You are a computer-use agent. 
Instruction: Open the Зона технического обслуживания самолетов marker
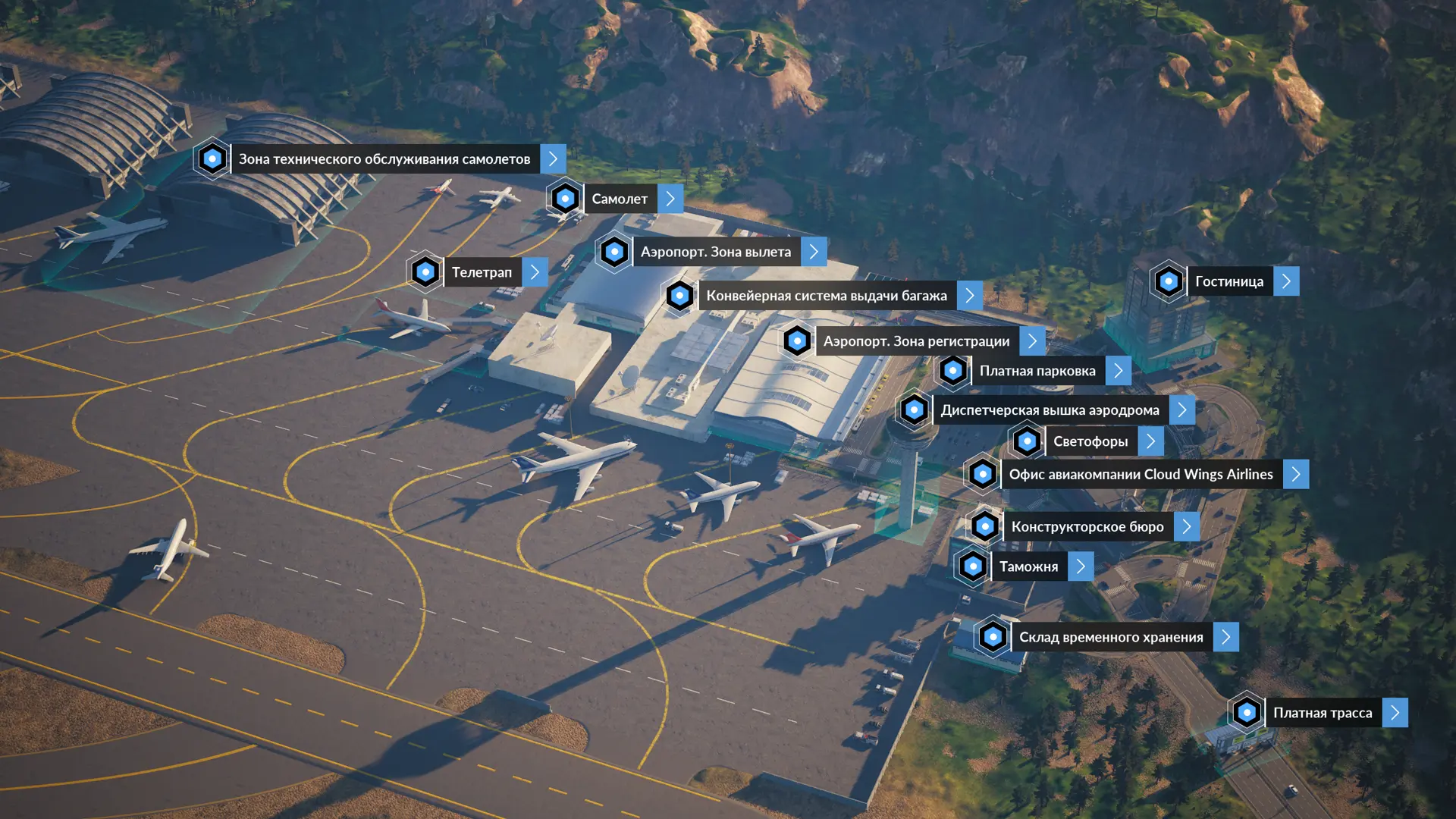click(x=384, y=159)
